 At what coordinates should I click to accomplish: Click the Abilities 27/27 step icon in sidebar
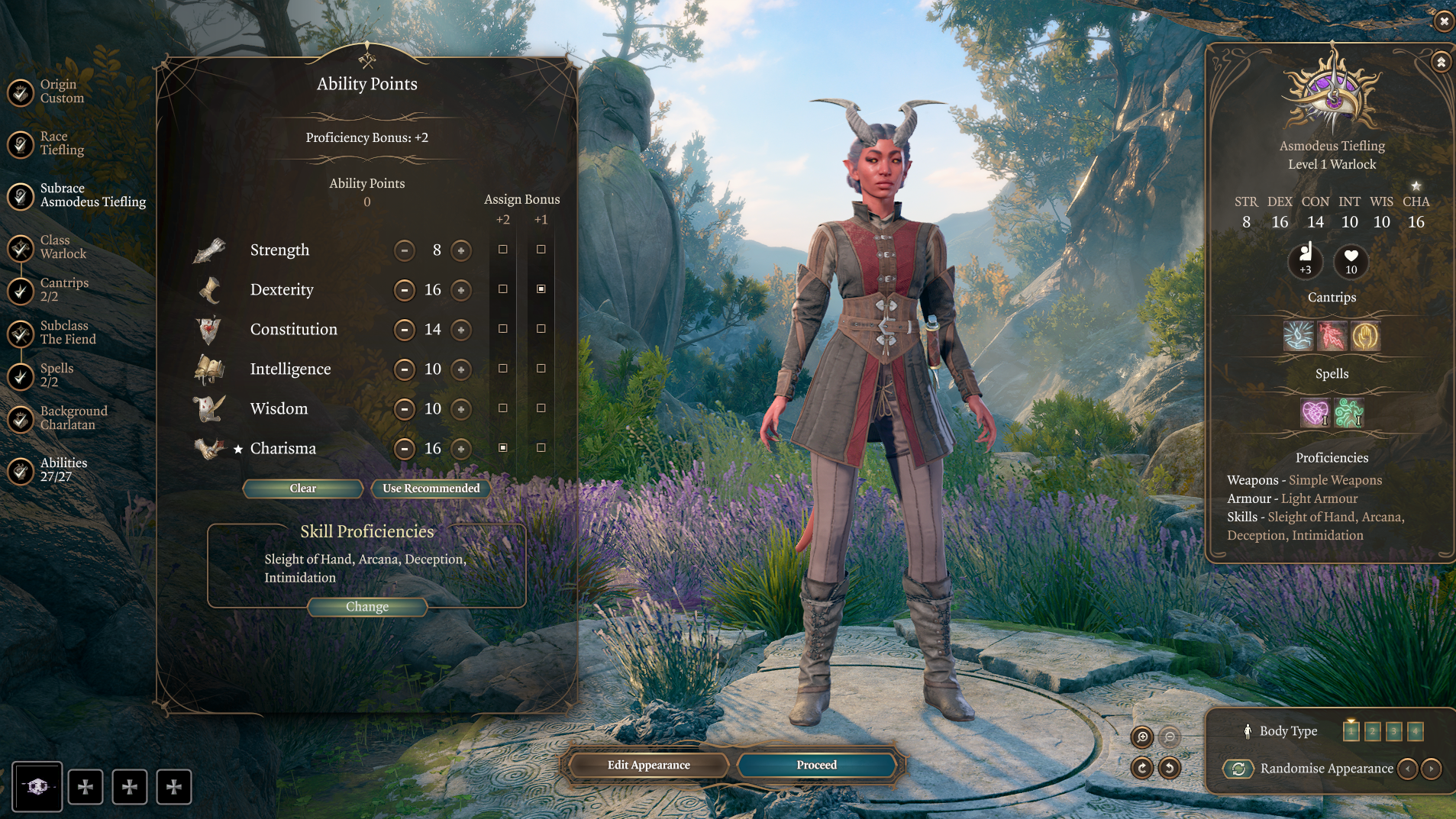point(19,471)
